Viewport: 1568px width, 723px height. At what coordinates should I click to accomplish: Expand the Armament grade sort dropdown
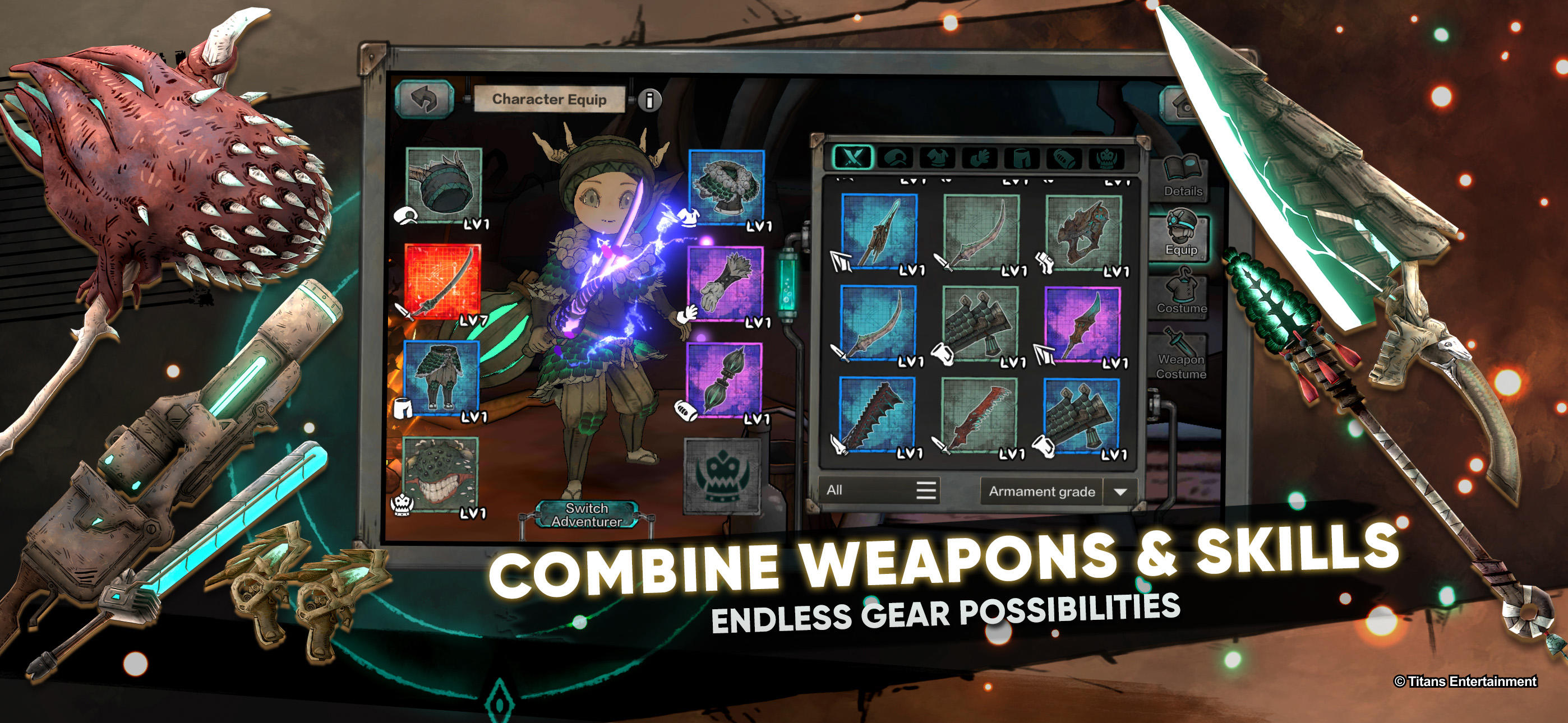click(1122, 492)
